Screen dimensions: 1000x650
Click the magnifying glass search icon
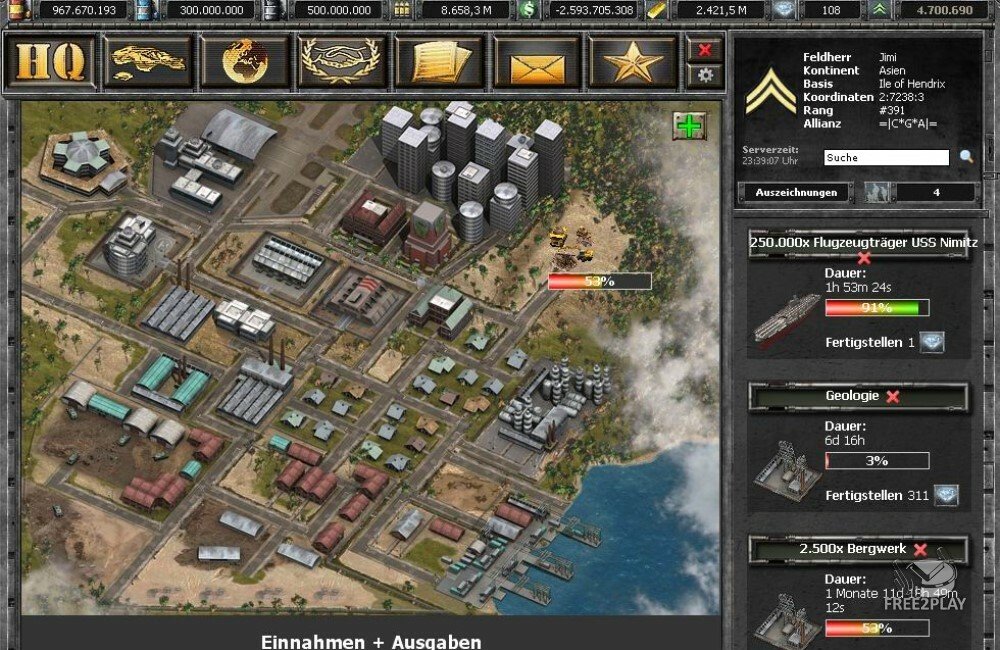click(966, 157)
